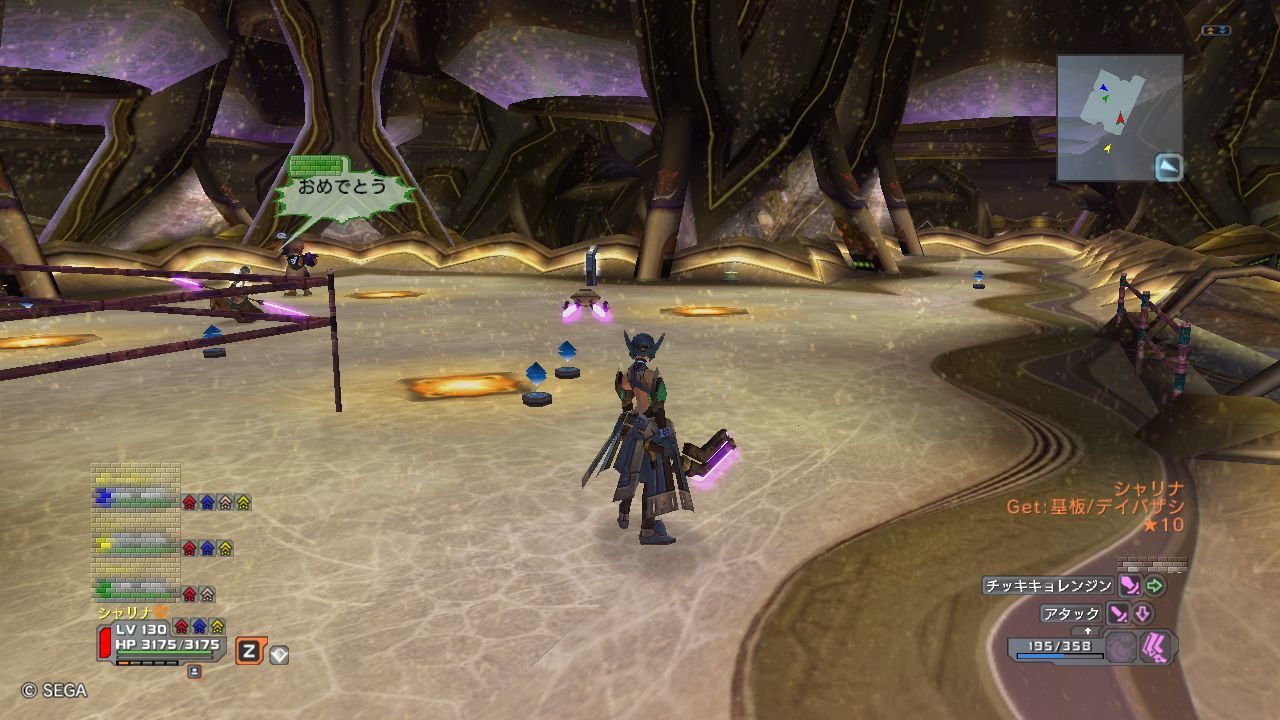Click the triangle icon on minimap corner

[1169, 167]
